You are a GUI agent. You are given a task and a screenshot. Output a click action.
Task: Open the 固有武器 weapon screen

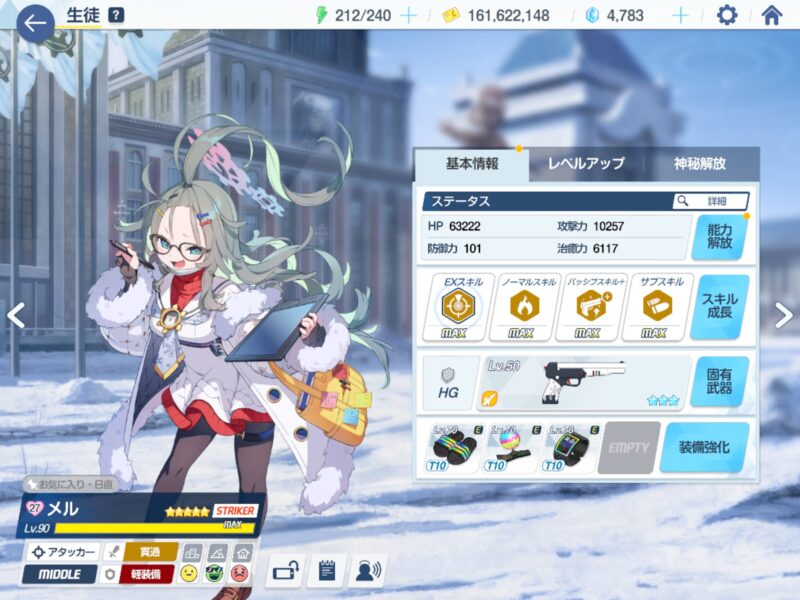point(719,382)
